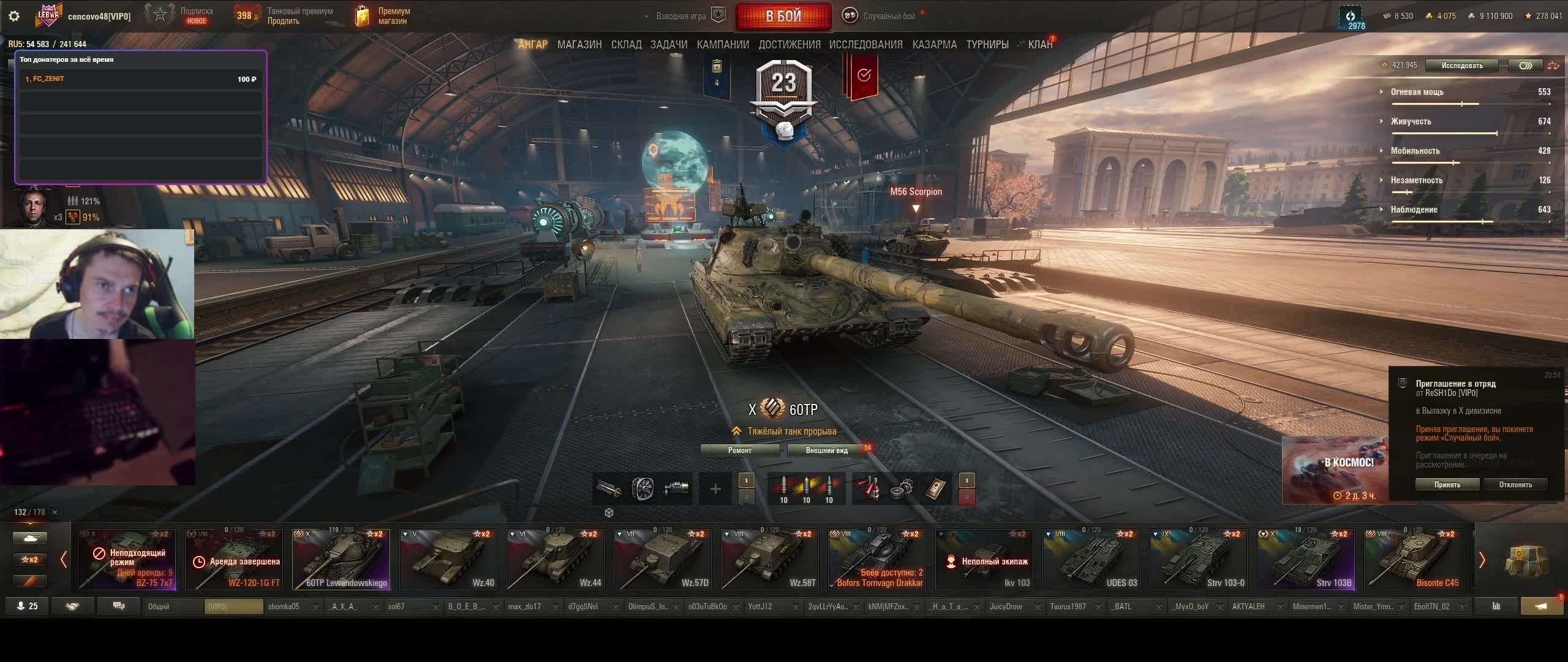
Task: Decline the platoon invite via Отклонить
Action: pyautogui.click(x=1515, y=484)
